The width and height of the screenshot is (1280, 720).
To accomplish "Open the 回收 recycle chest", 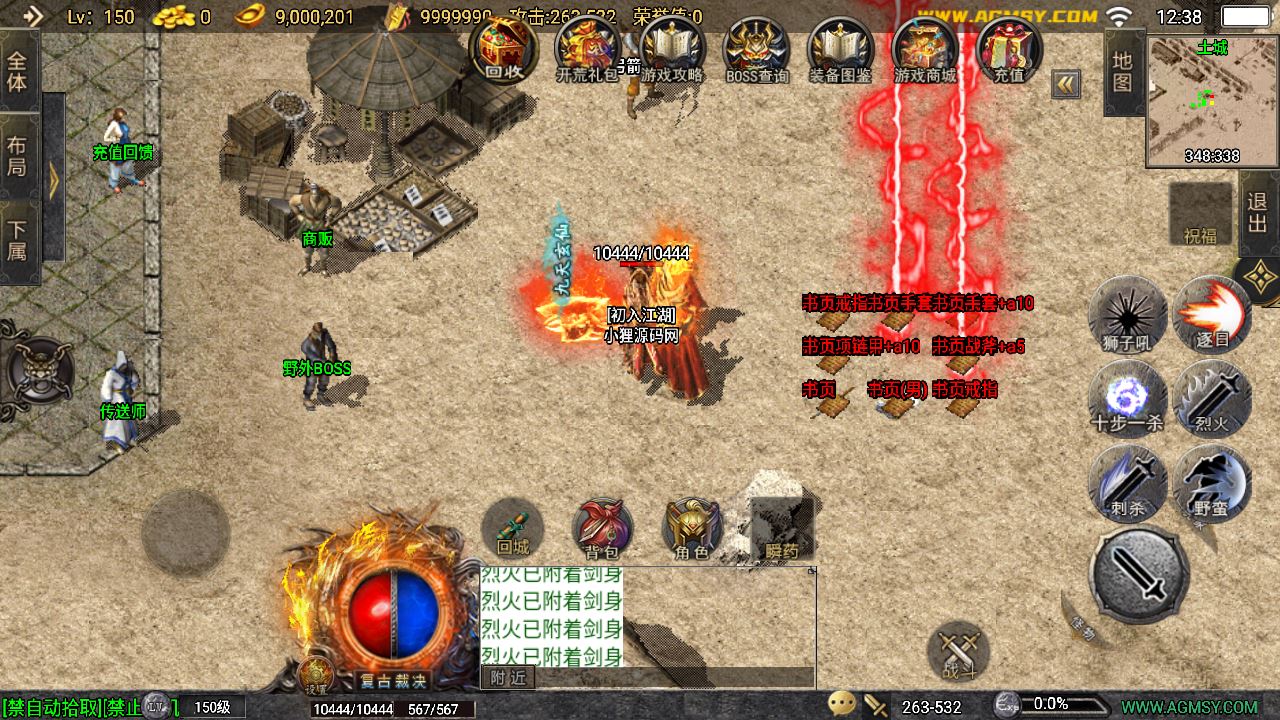I will point(503,48).
